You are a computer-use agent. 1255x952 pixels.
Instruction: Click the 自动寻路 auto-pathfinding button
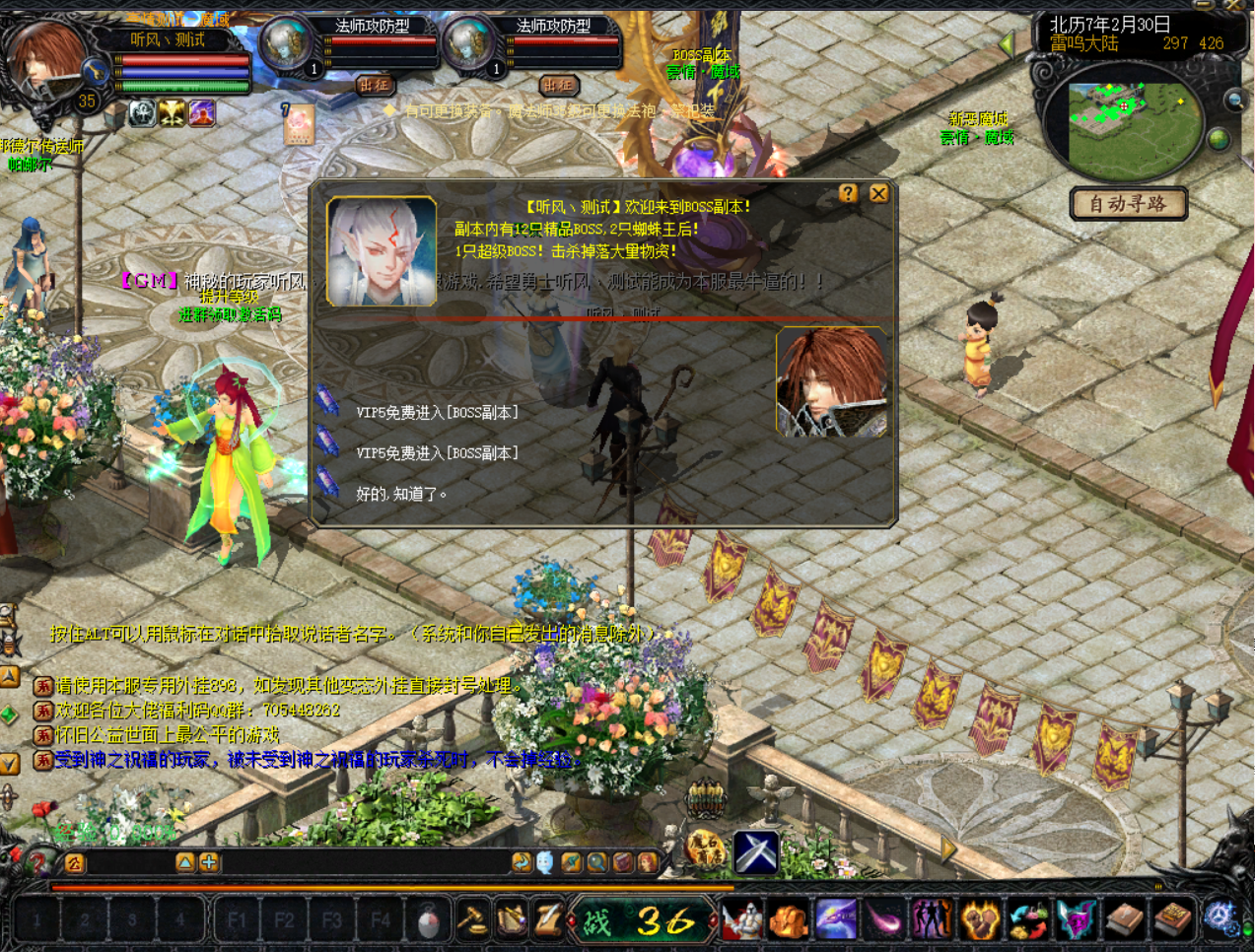click(1128, 204)
